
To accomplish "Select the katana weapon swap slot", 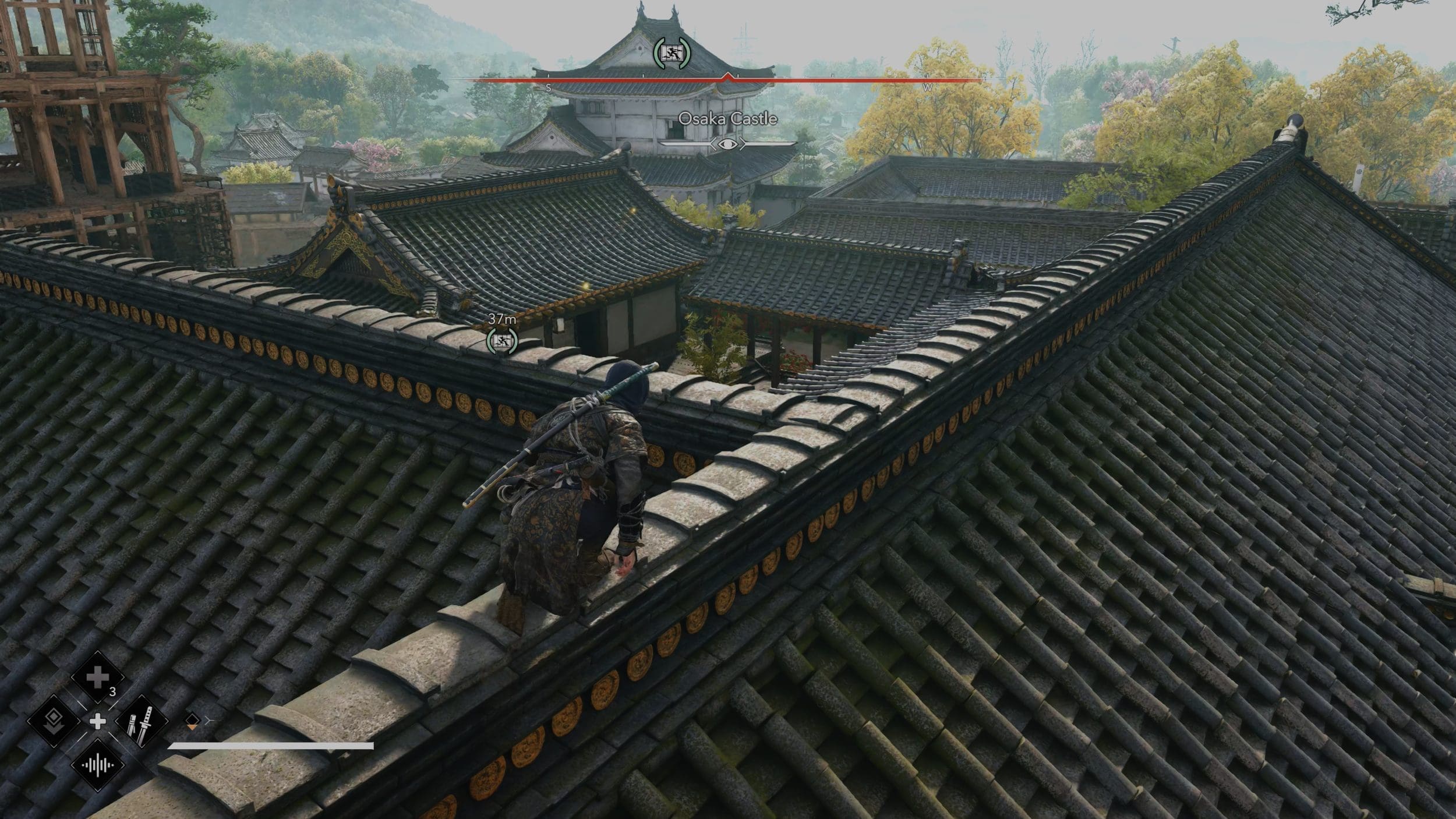I will (x=142, y=721).
